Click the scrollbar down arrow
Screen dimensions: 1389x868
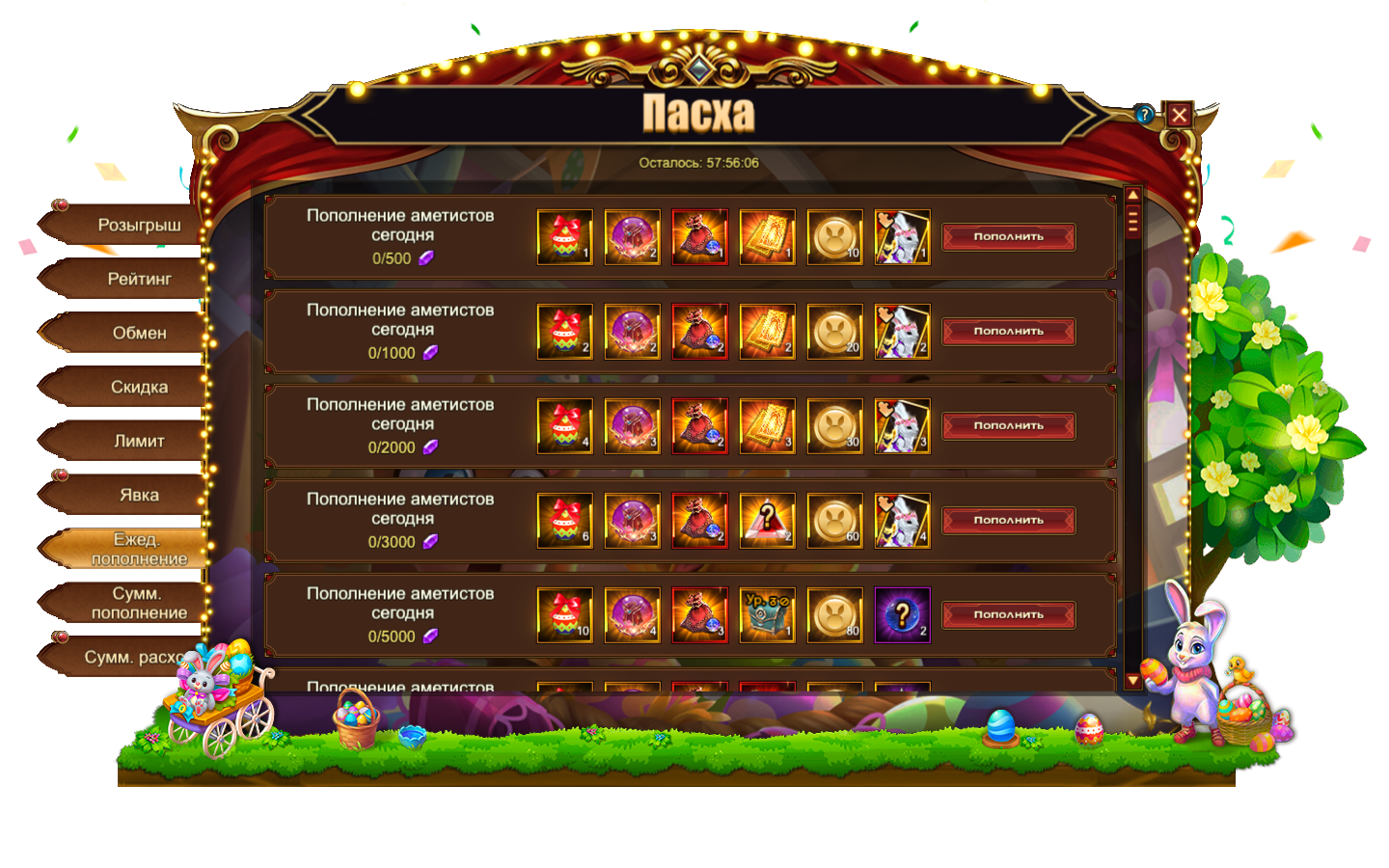[x=1133, y=681]
